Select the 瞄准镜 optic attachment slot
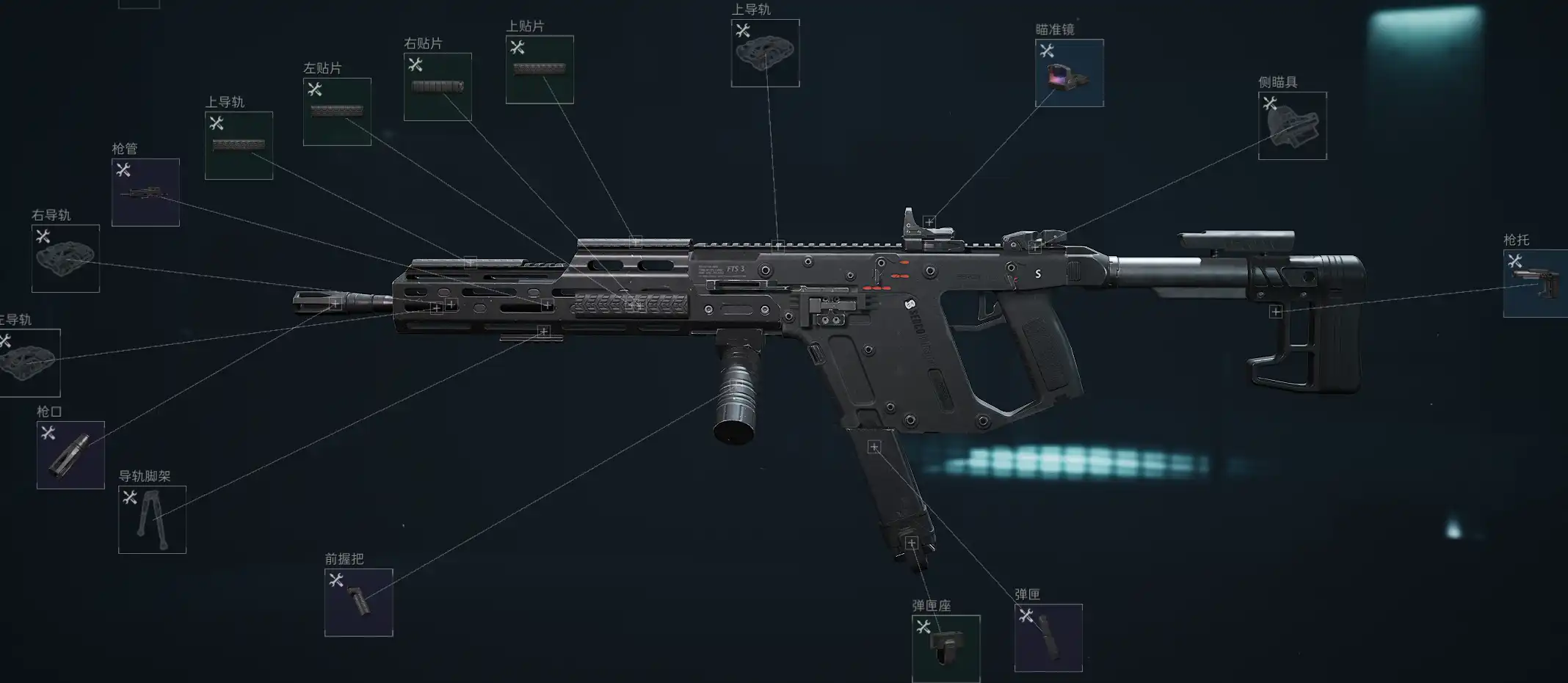The height and width of the screenshot is (683, 1568). 1069,73
